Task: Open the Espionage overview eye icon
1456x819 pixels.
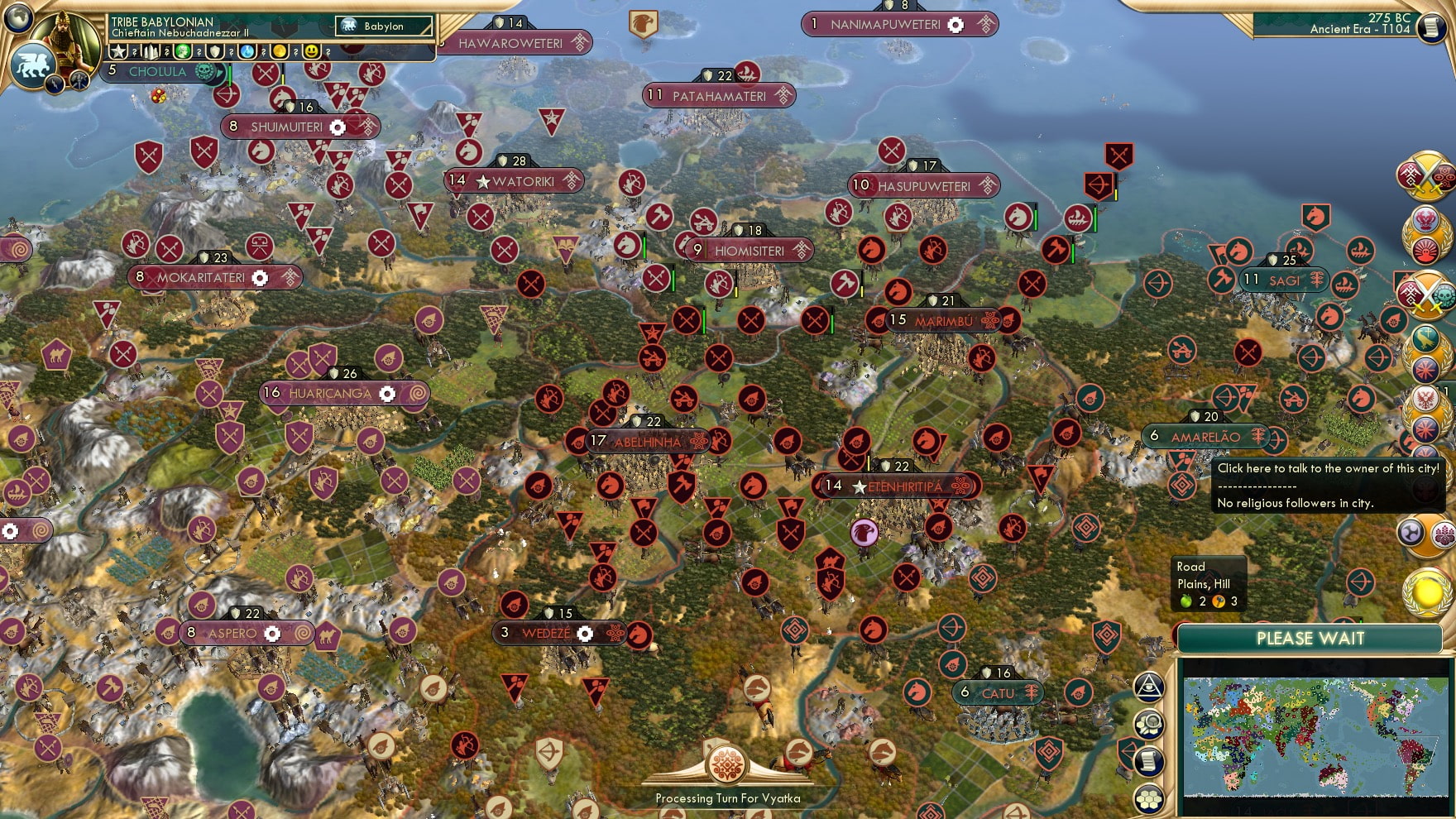Action: coord(1147,687)
